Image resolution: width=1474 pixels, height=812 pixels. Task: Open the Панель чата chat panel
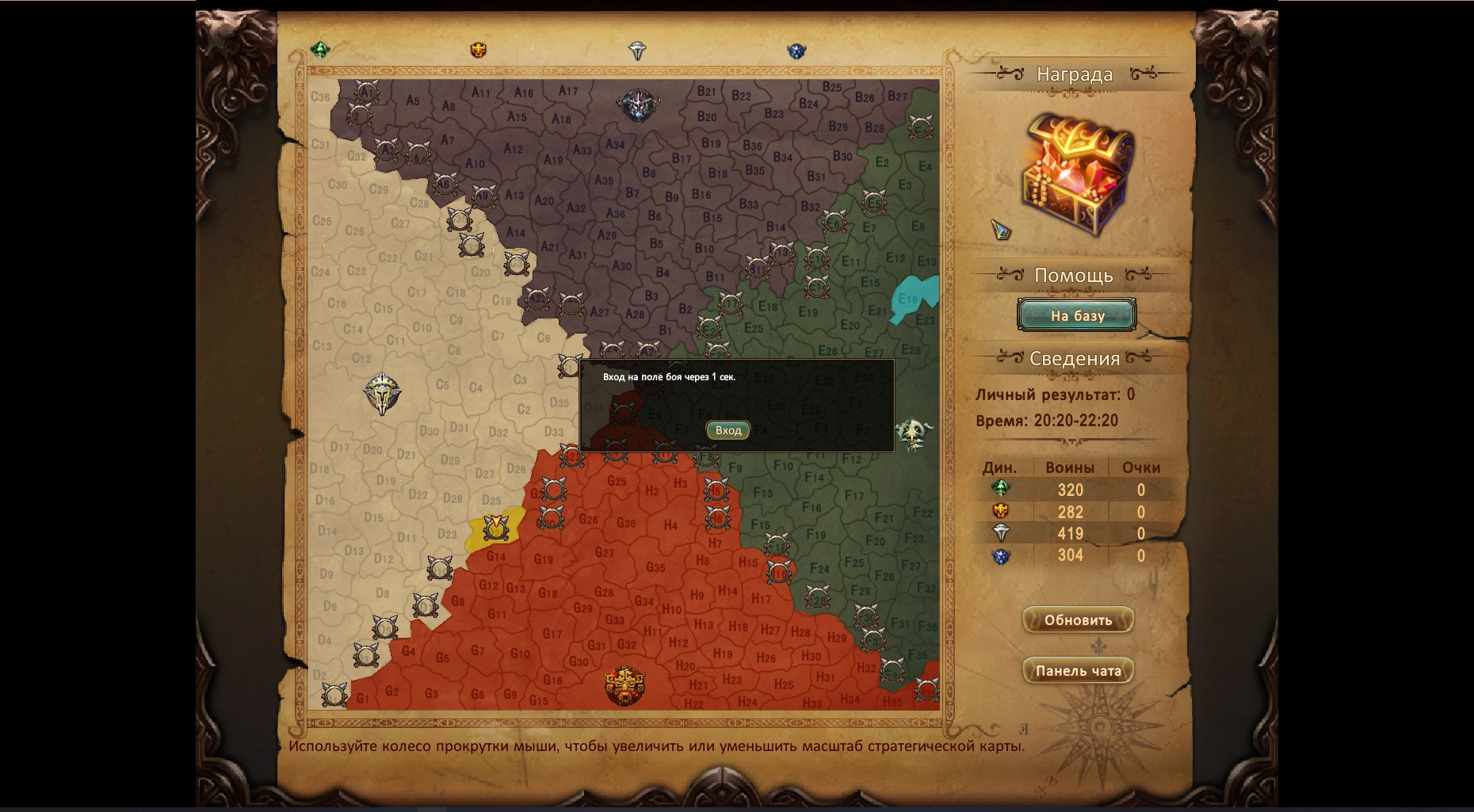tap(1078, 671)
